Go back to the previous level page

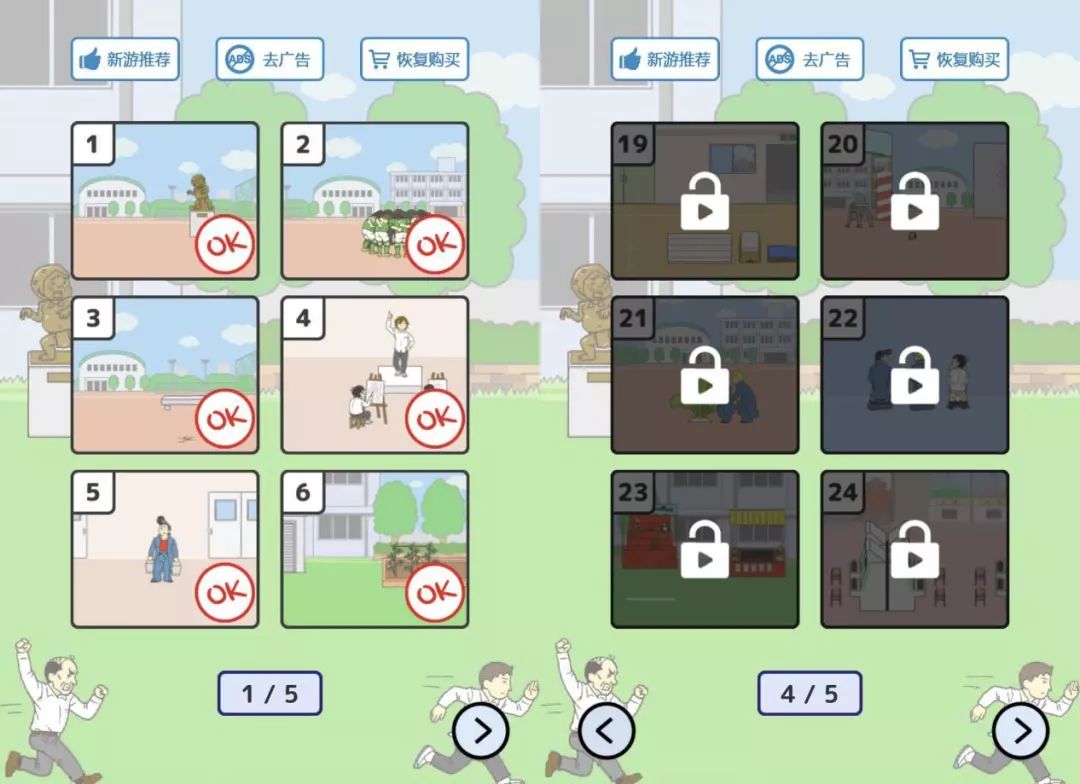[x=606, y=731]
